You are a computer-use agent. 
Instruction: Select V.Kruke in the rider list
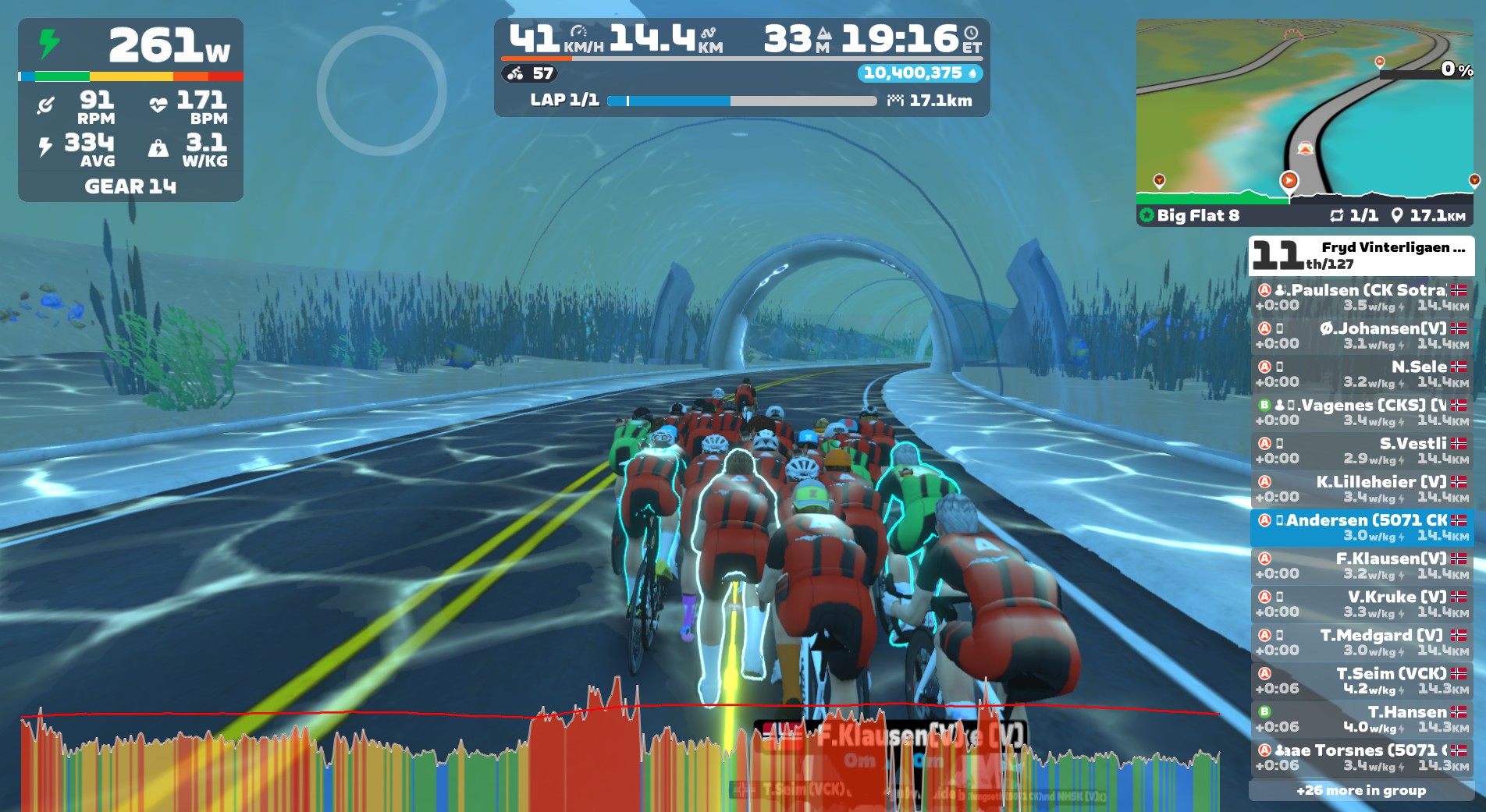click(1361, 604)
